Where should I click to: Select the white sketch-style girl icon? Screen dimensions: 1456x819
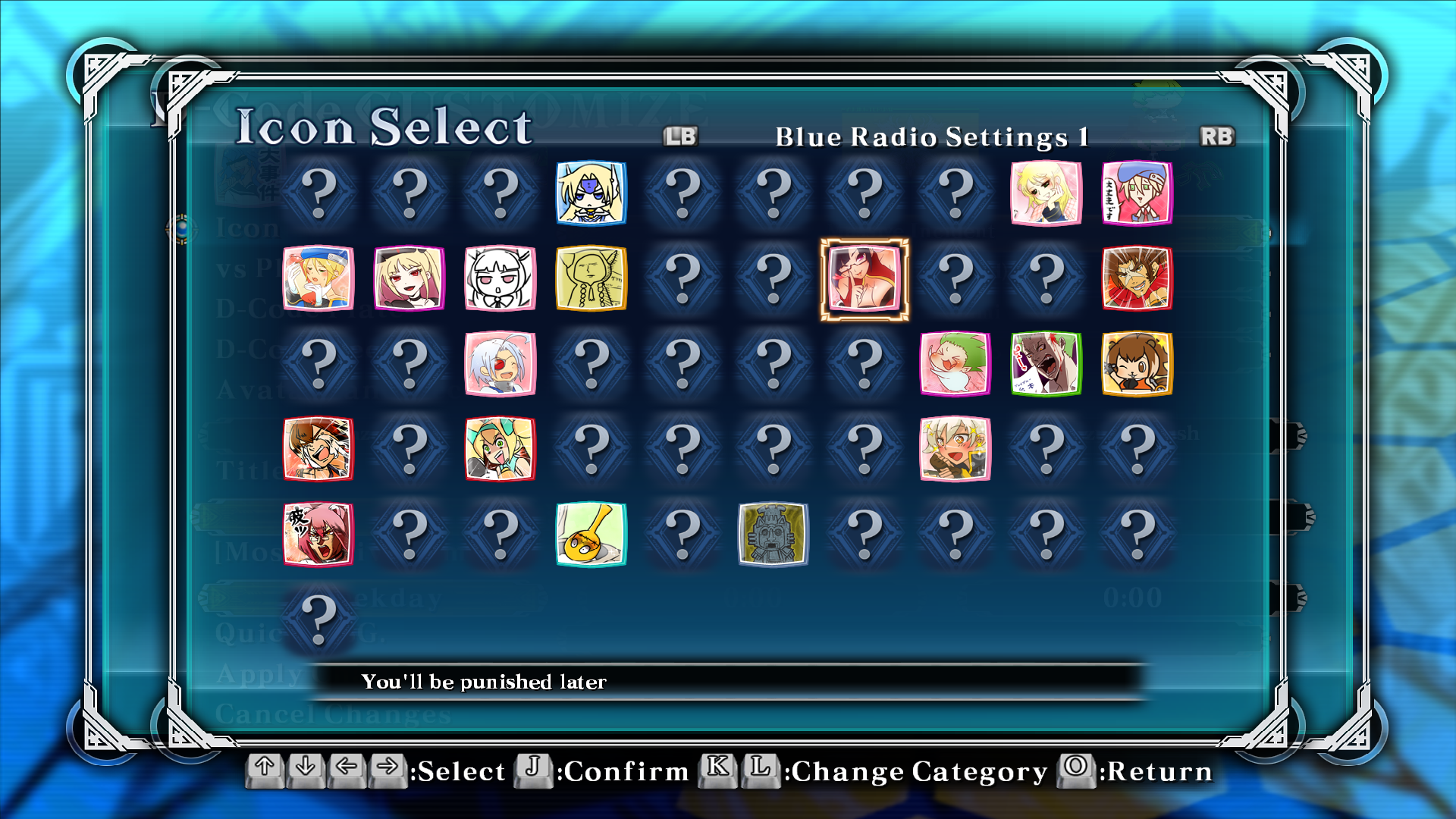500,278
